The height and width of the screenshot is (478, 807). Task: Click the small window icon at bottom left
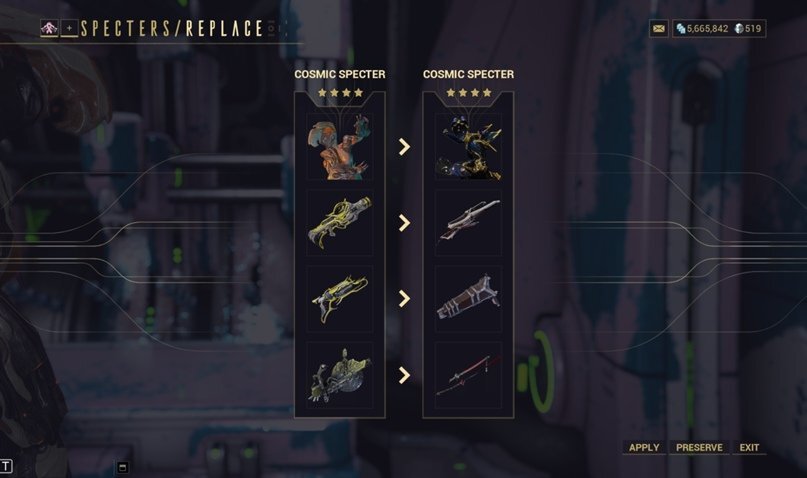coord(123,466)
